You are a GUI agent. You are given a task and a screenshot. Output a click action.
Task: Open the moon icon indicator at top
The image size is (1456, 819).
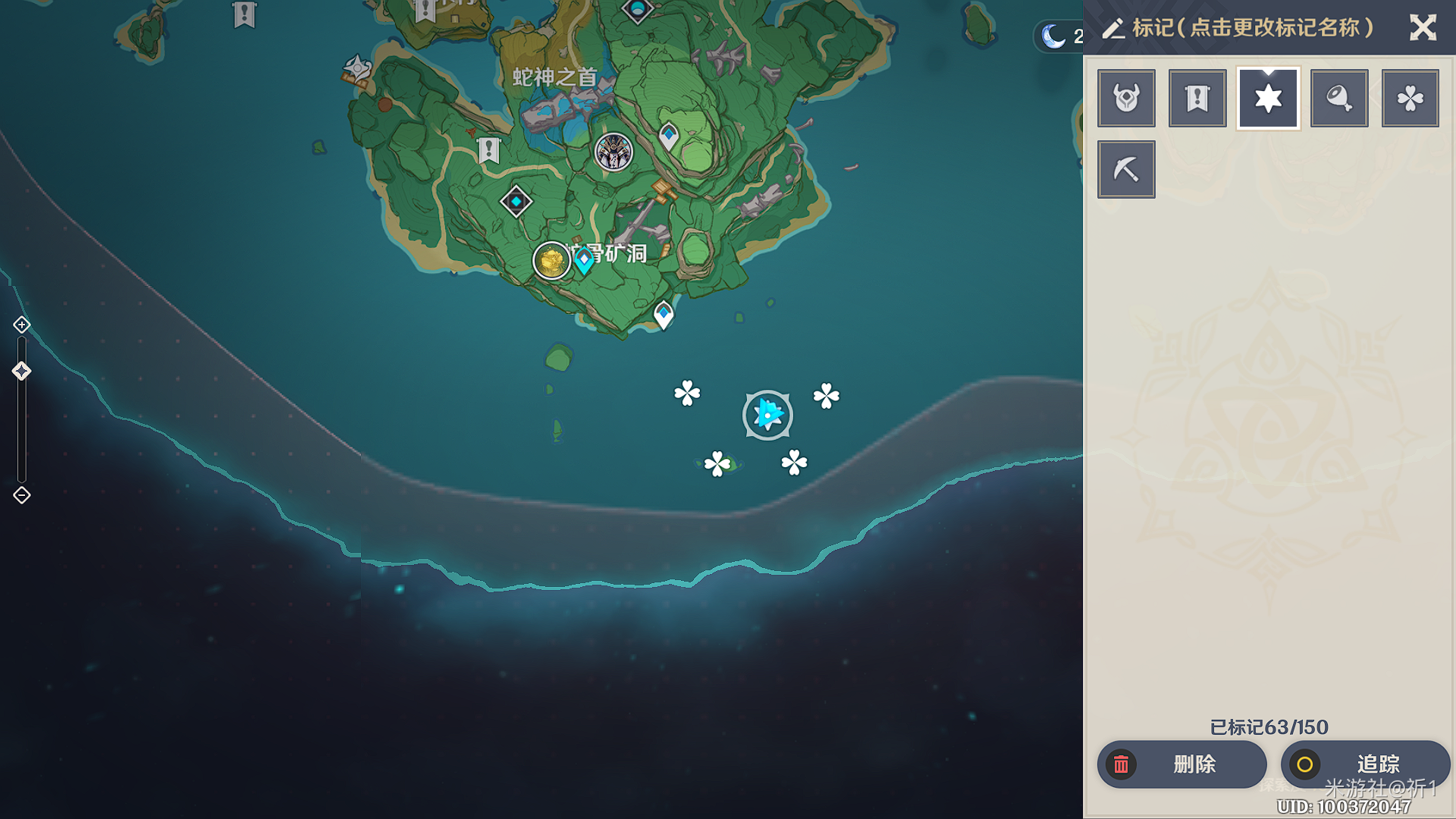tap(1054, 36)
